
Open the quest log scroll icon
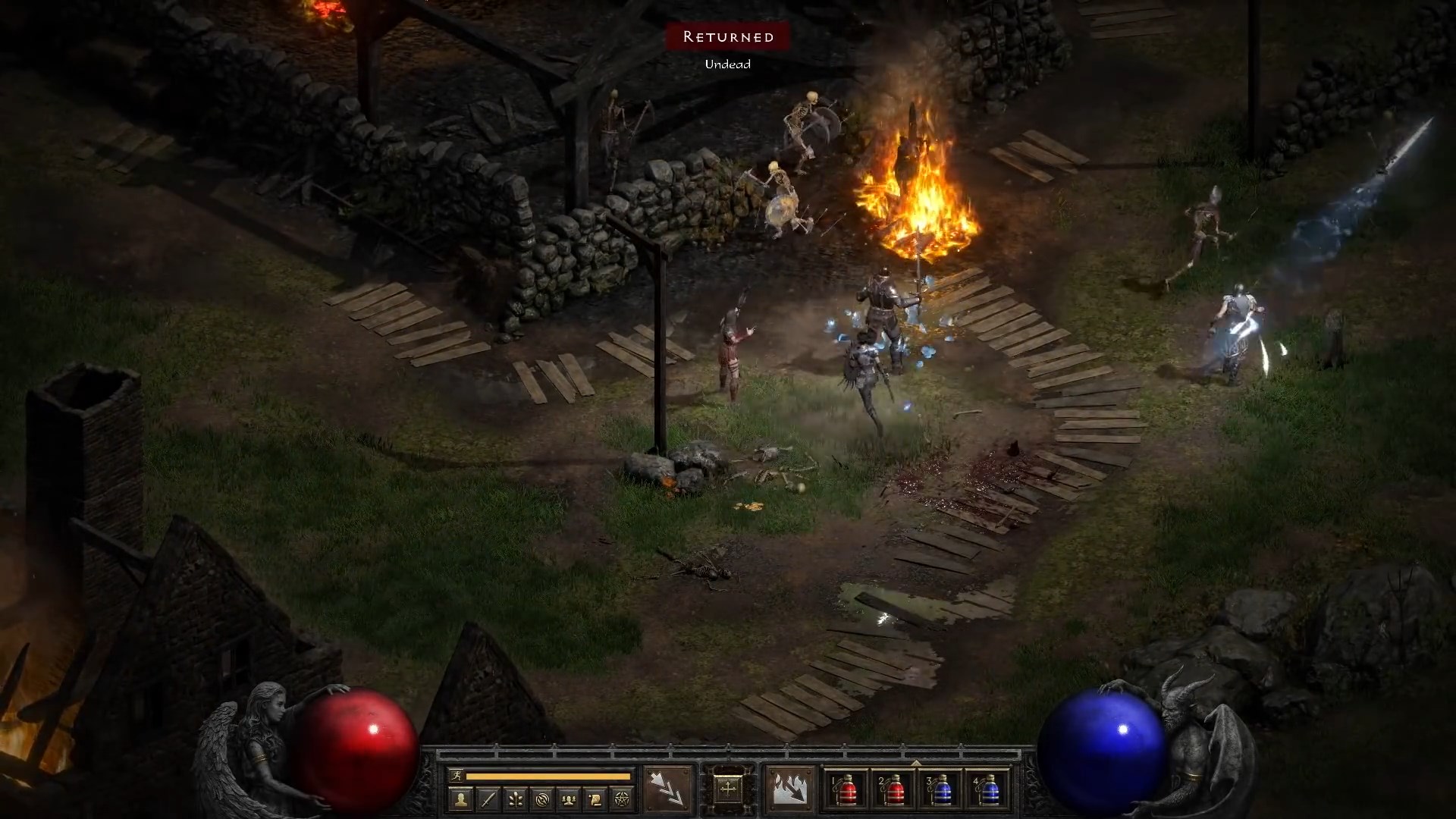(x=597, y=800)
